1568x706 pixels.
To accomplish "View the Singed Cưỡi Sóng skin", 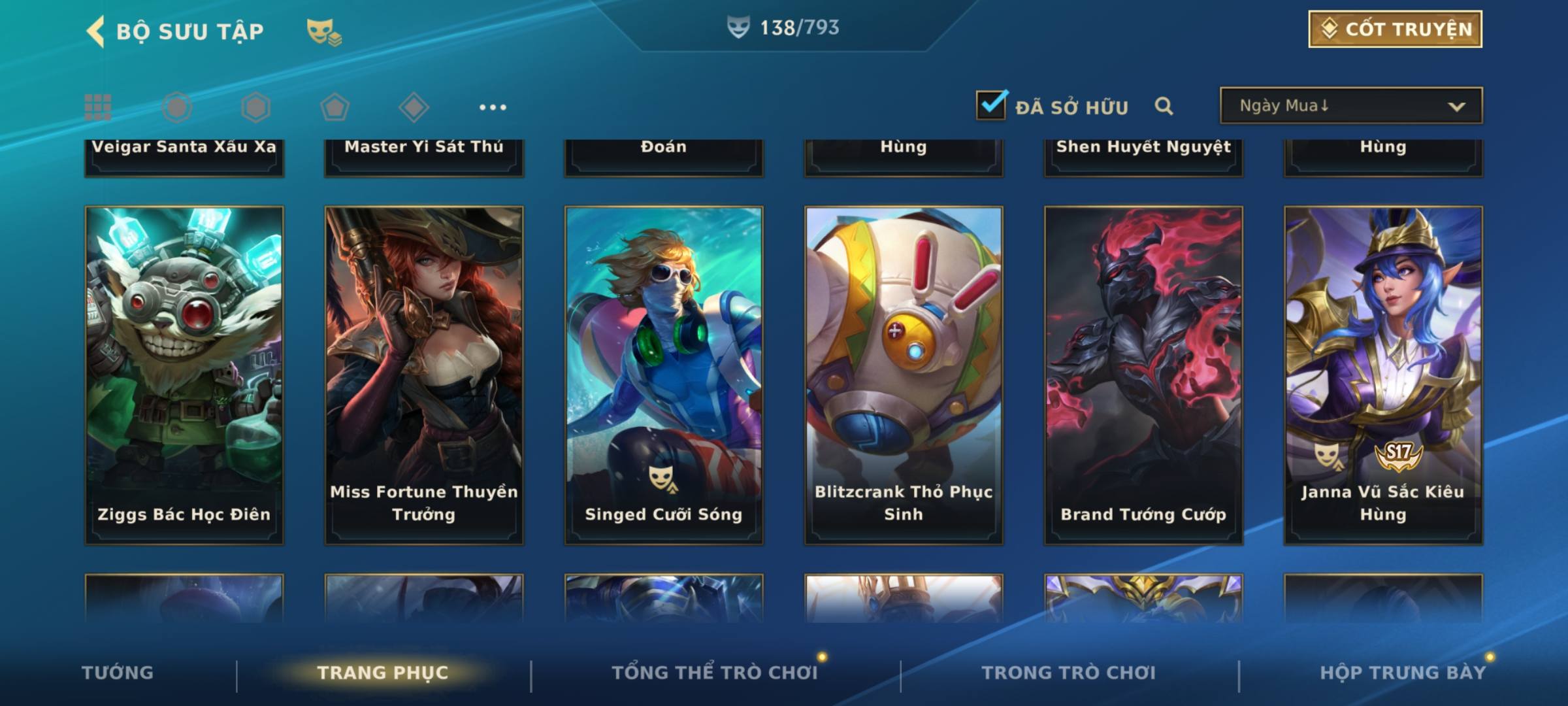I will coord(664,375).
